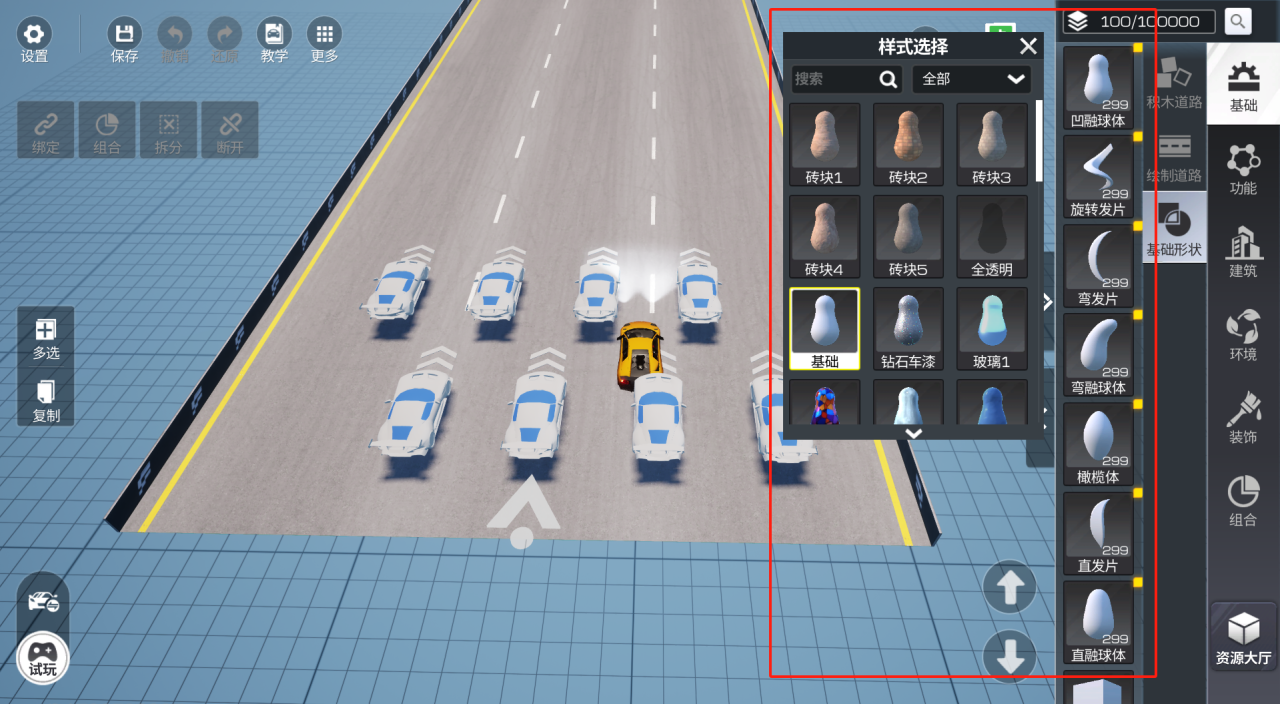This screenshot has height=704, width=1280.
Task: Choose the 橄榄体 olive shape
Action: click(x=1098, y=443)
